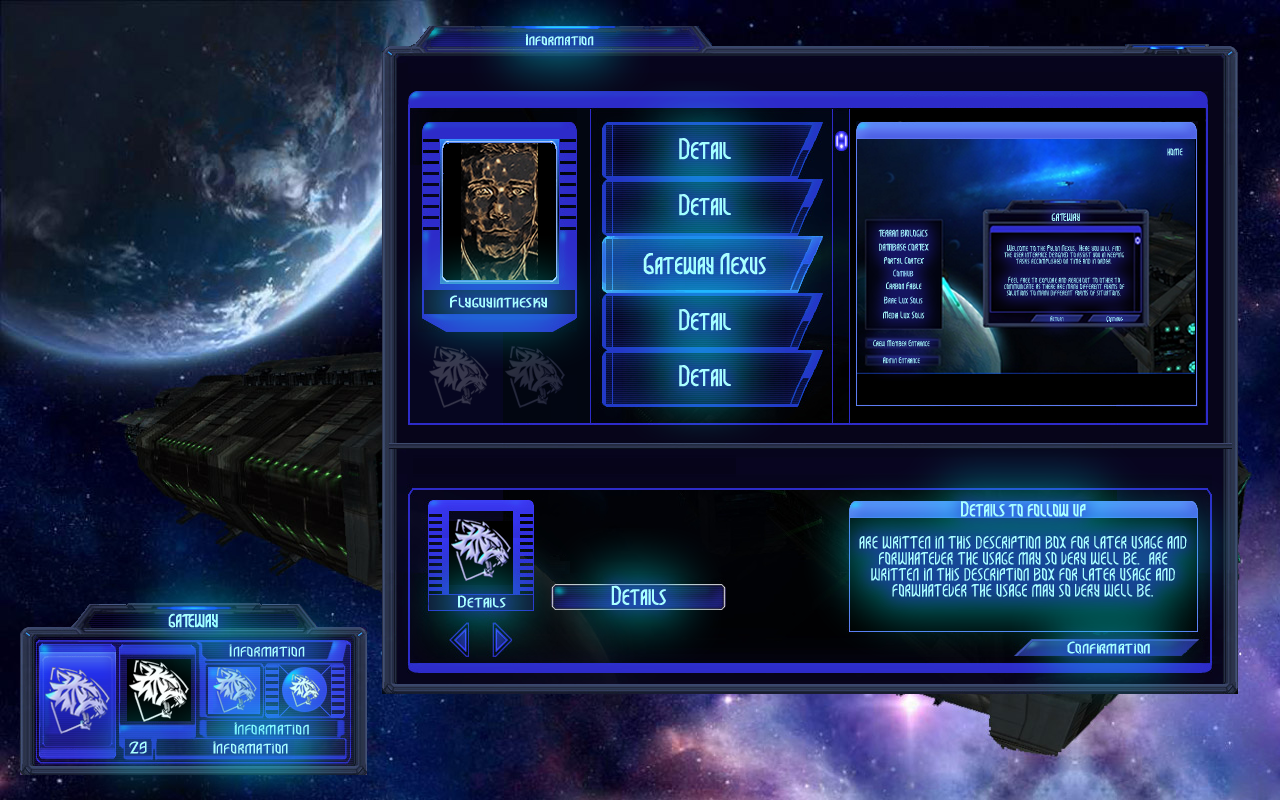1280x800 pixels.
Task: Click the Confirmation button
Action: coord(1107,648)
